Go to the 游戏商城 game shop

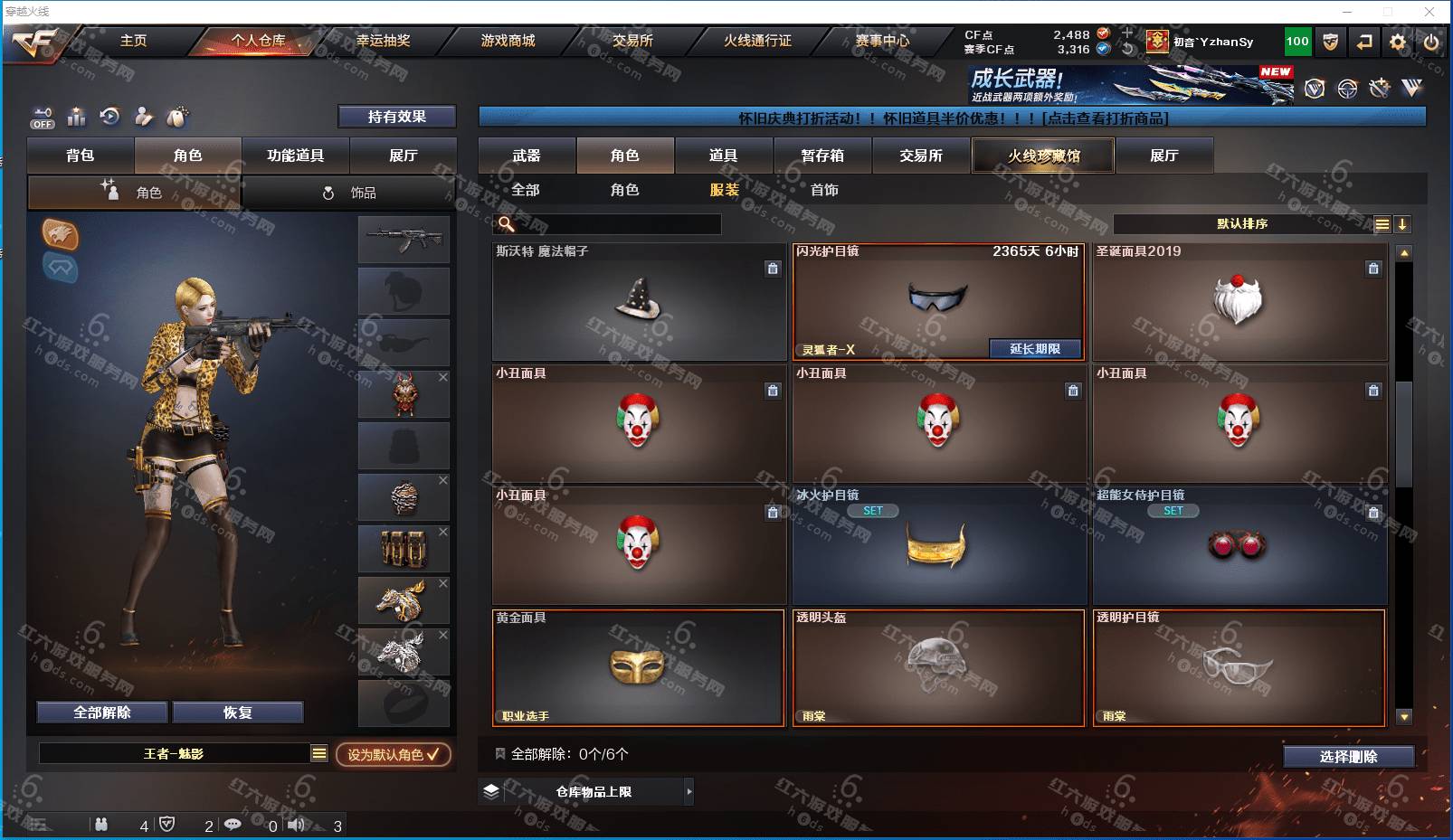pos(508,41)
